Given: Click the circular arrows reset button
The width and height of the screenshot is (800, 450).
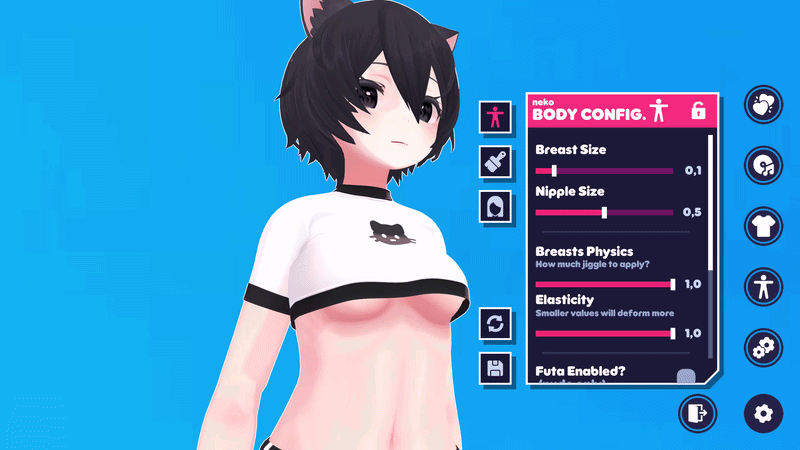Looking at the screenshot, I should click(495, 323).
